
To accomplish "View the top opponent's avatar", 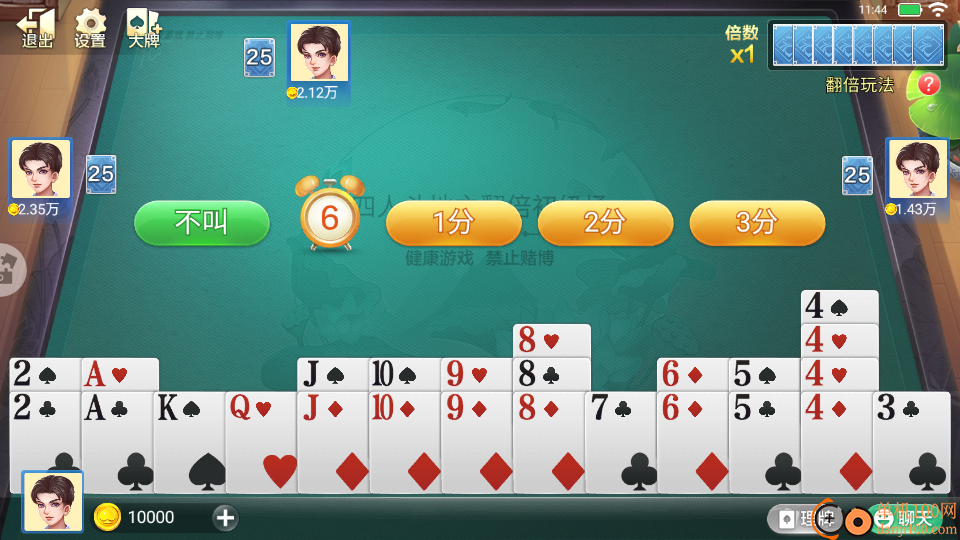I will point(319,52).
